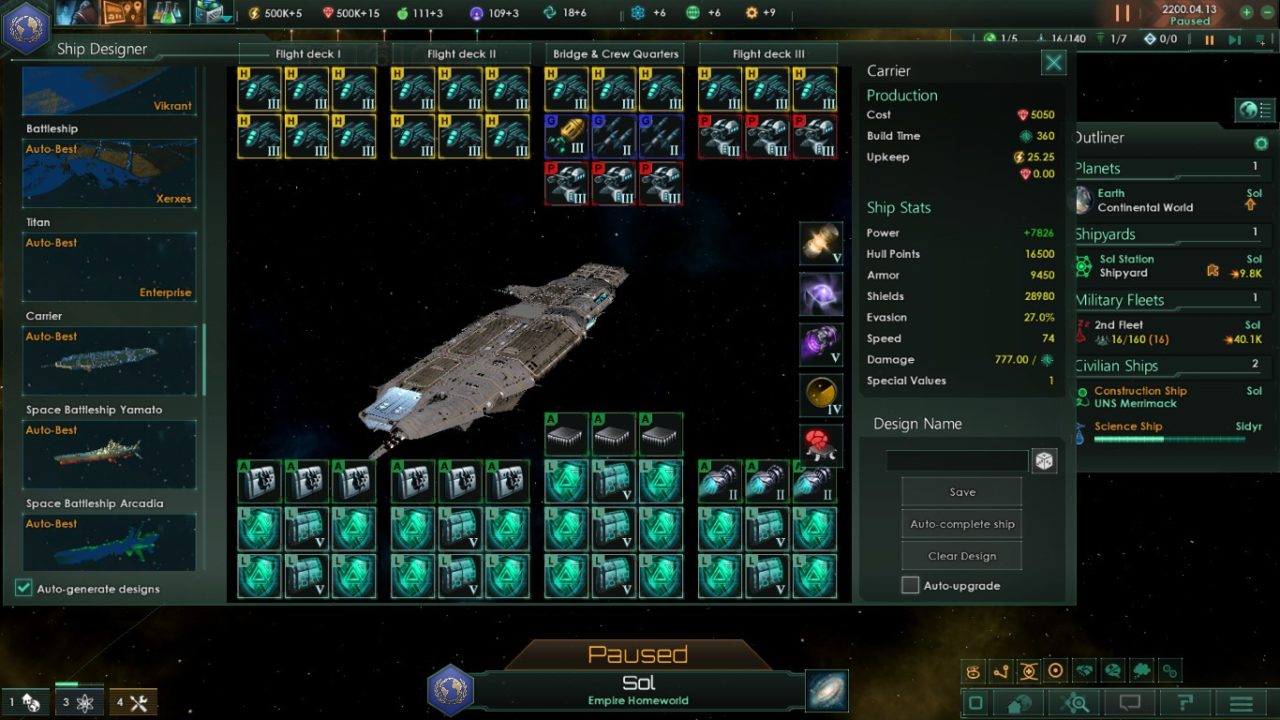Enable Auto-upgrade for the Carrier design
The width and height of the screenshot is (1280, 720).
point(910,585)
